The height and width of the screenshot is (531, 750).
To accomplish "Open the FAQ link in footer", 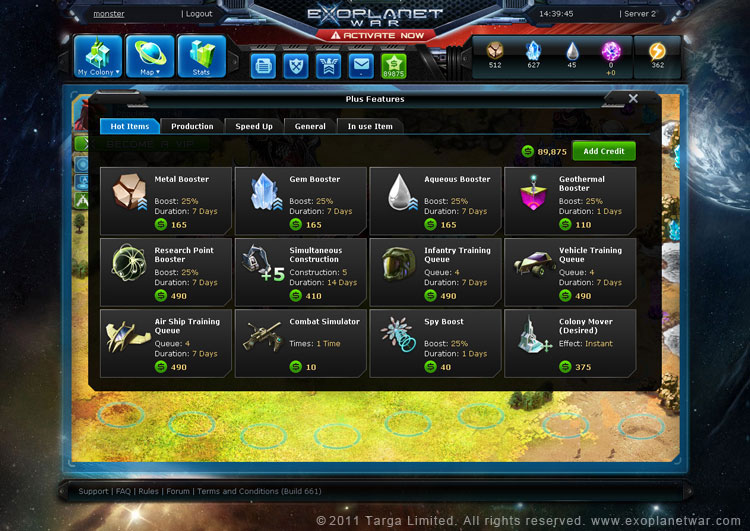I will pyautogui.click(x=123, y=491).
